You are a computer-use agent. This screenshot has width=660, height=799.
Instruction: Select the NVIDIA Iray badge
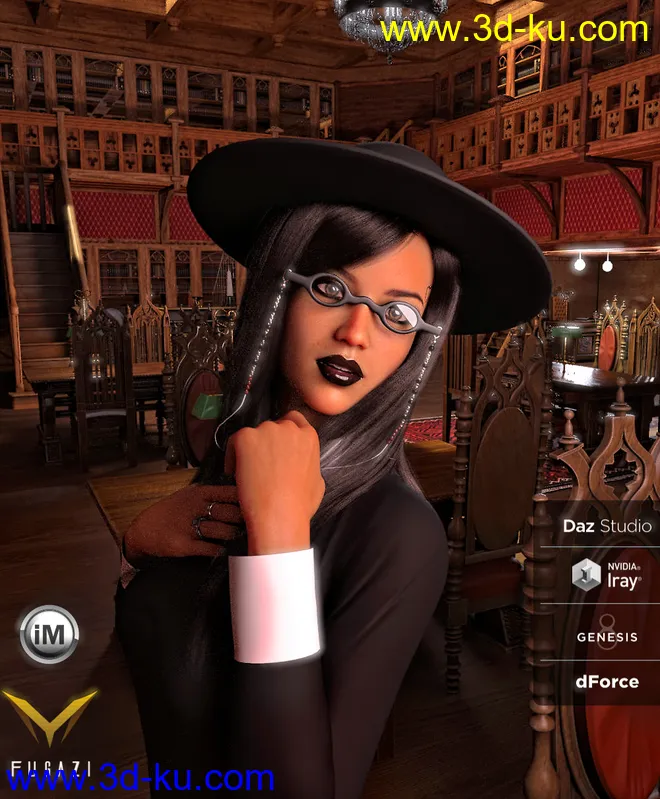(x=606, y=577)
